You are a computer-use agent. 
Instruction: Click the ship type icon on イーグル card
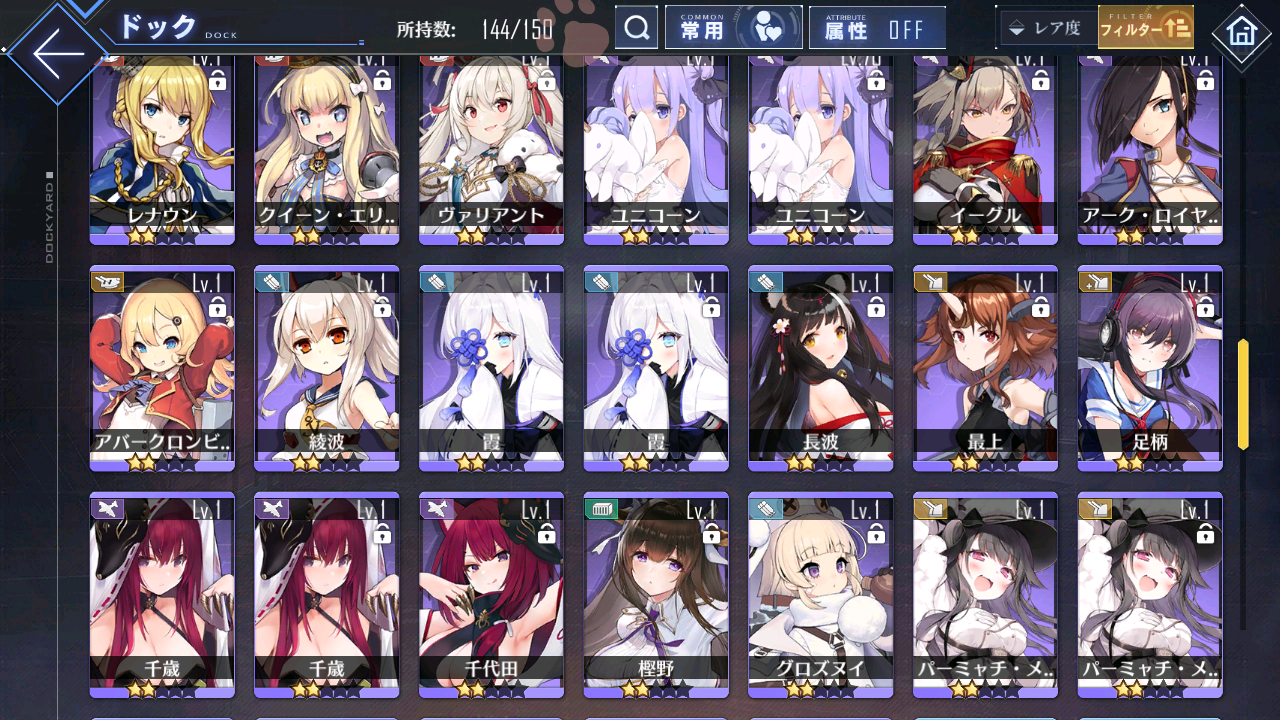pos(928,62)
